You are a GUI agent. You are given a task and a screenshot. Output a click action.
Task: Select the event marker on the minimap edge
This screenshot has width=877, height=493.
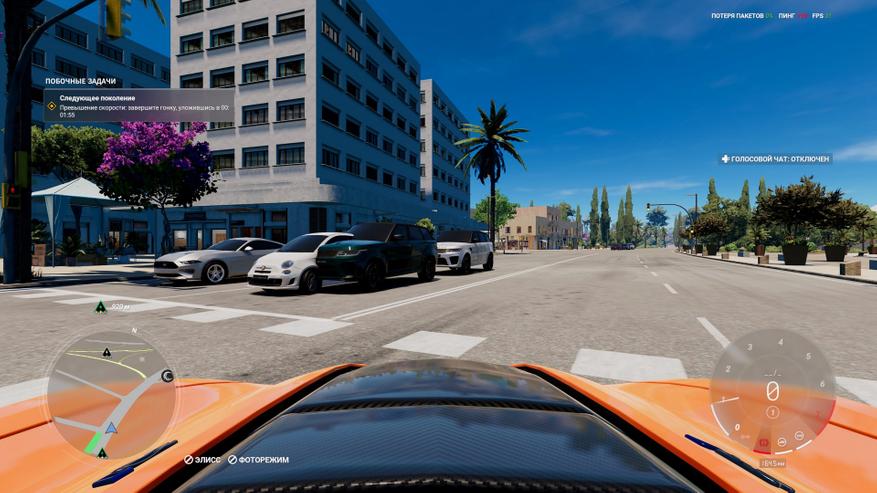click(x=167, y=376)
